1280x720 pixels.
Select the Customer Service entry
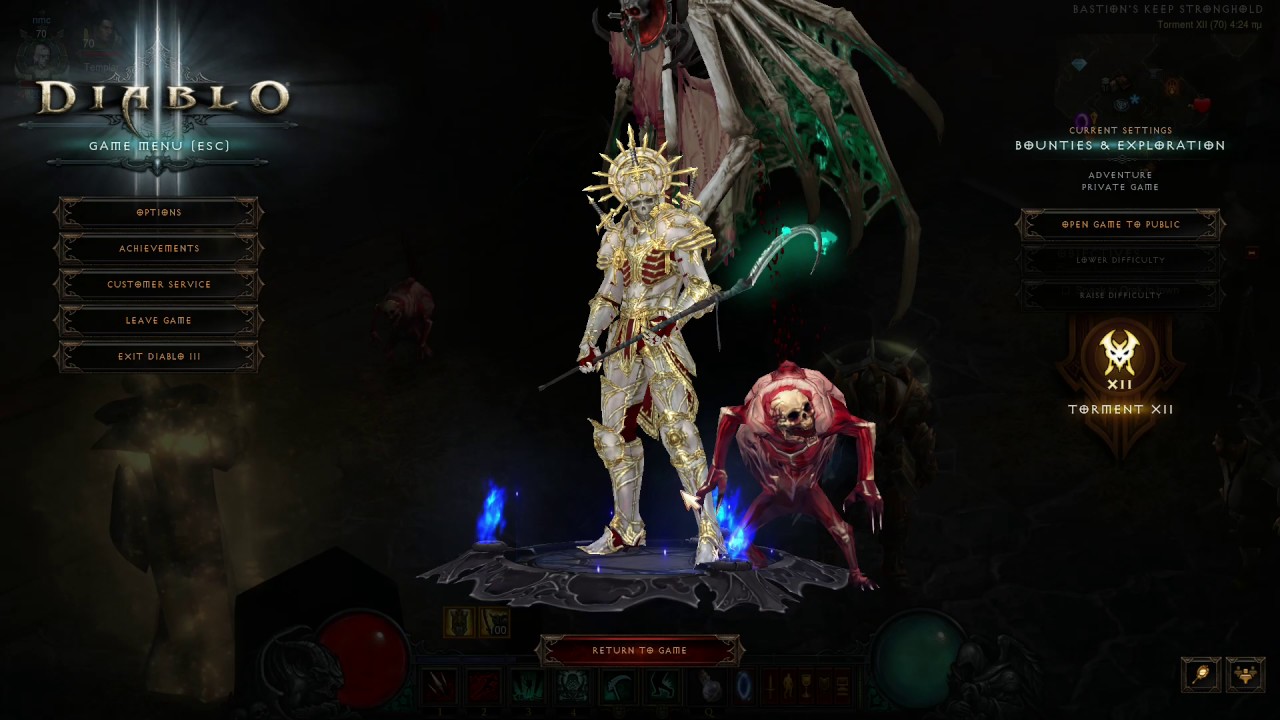point(159,284)
